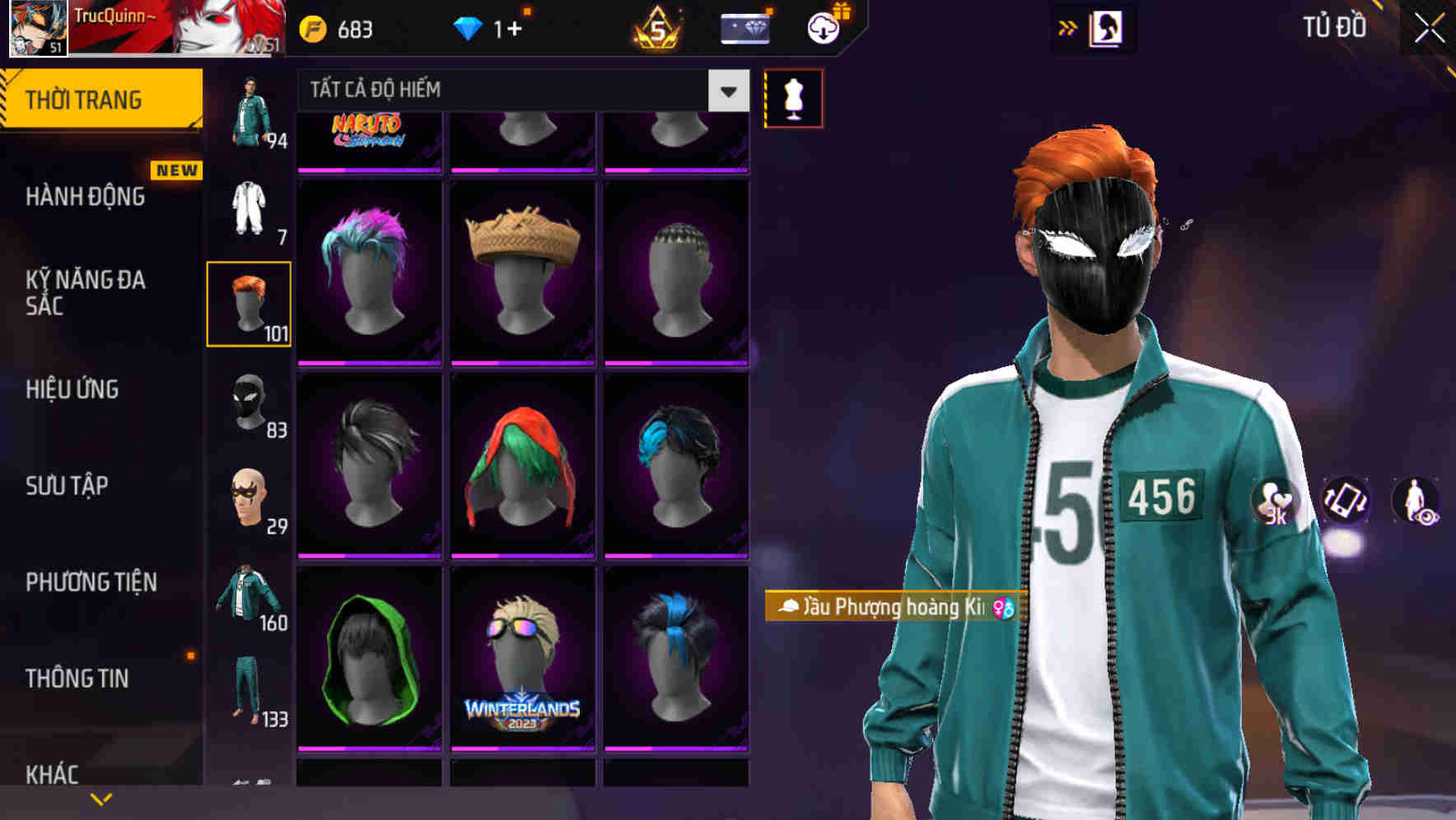Image resolution: width=1456 pixels, height=820 pixels.
Task: Open the SƯU TẬP section
Action: pyautogui.click(x=65, y=487)
